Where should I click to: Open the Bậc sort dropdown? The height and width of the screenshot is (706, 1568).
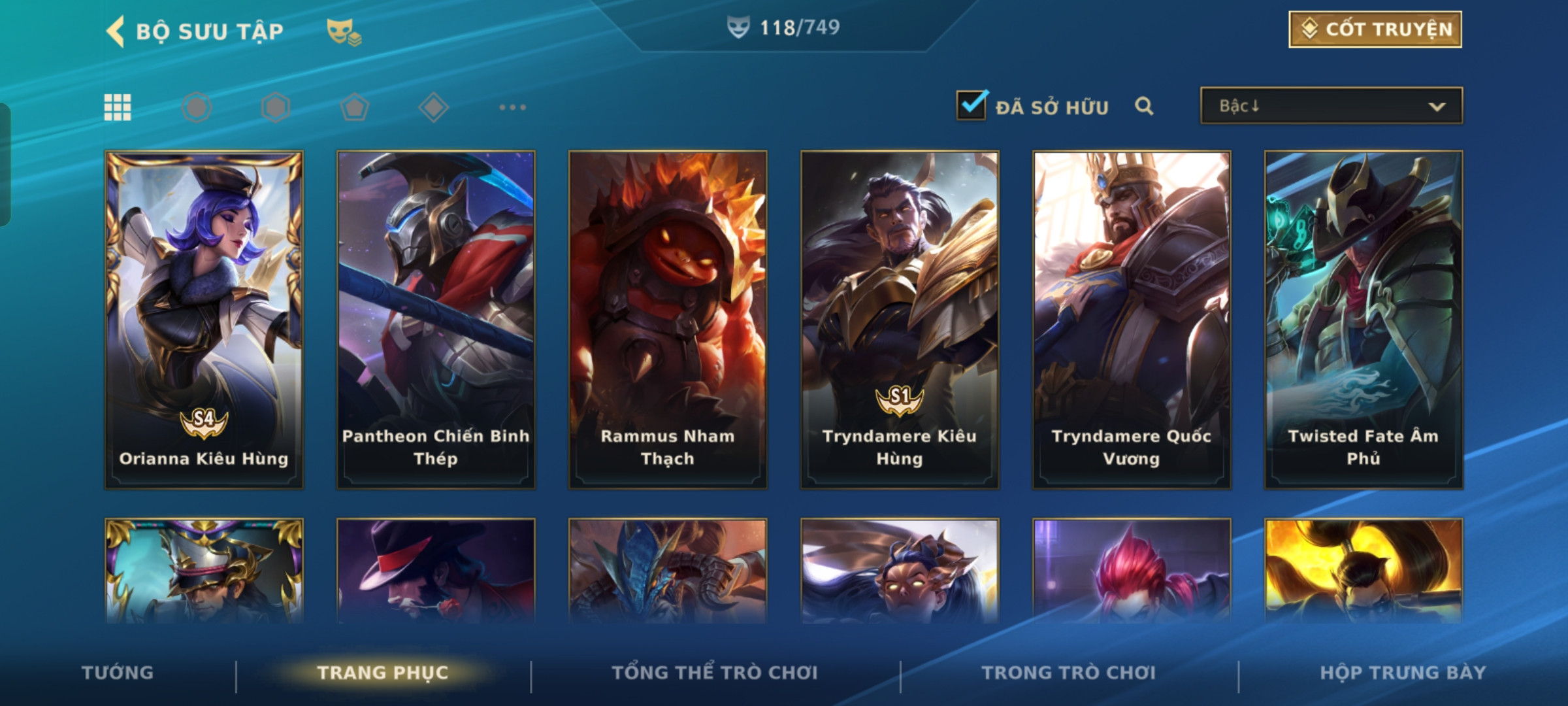pyautogui.click(x=1331, y=106)
